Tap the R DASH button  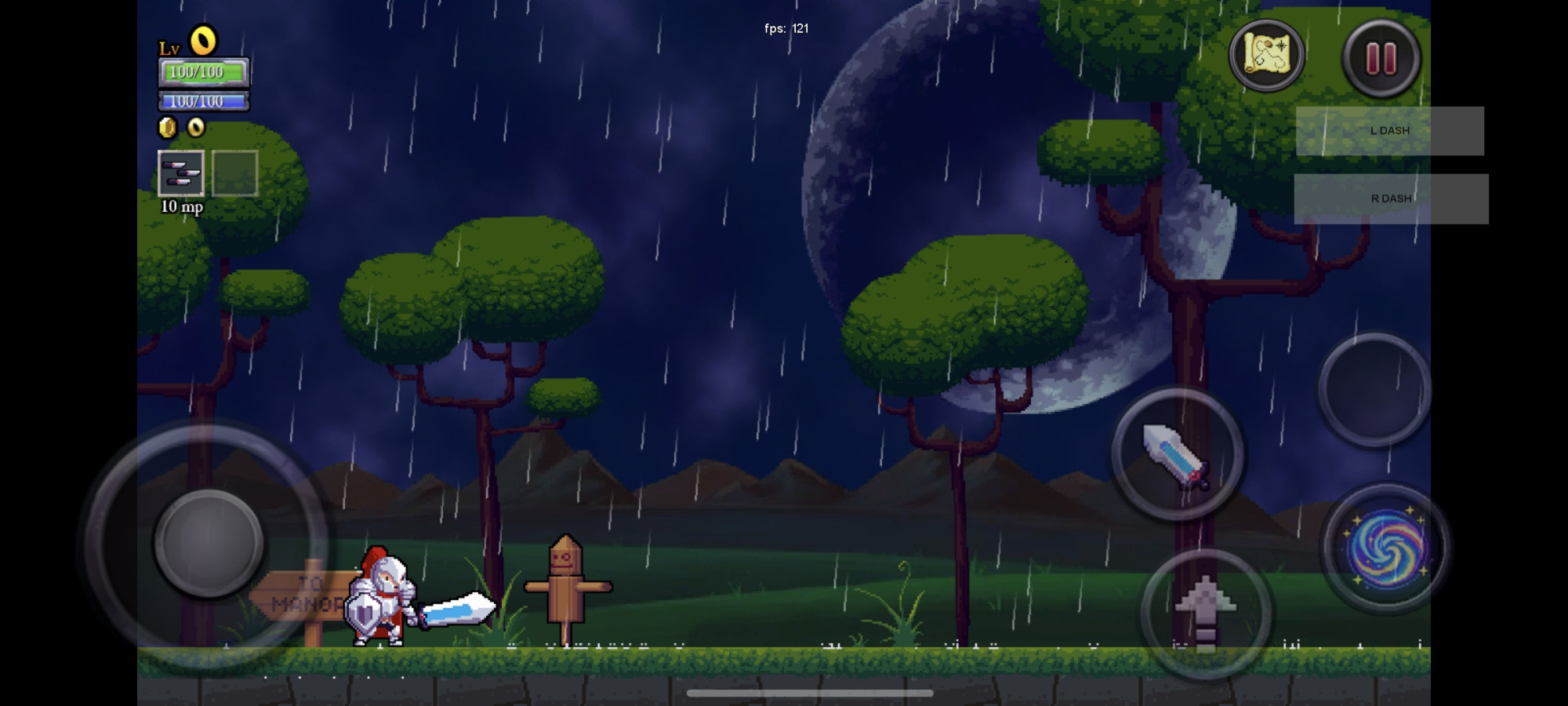tap(1391, 198)
